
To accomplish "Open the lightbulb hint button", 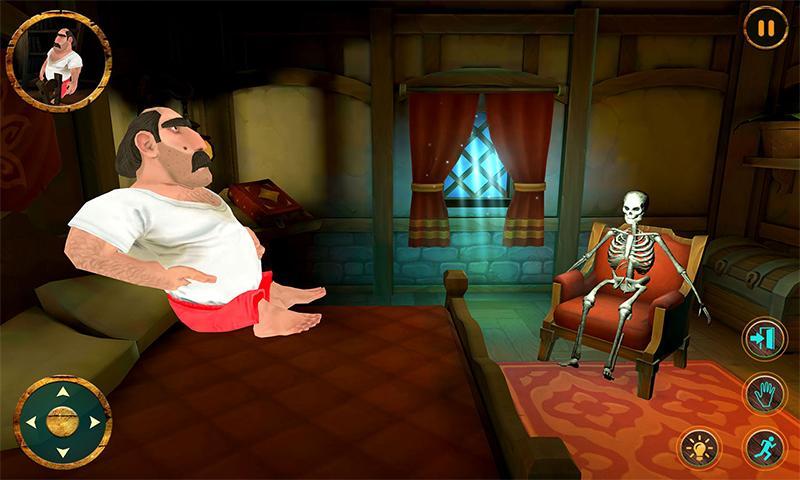I will tap(699, 447).
